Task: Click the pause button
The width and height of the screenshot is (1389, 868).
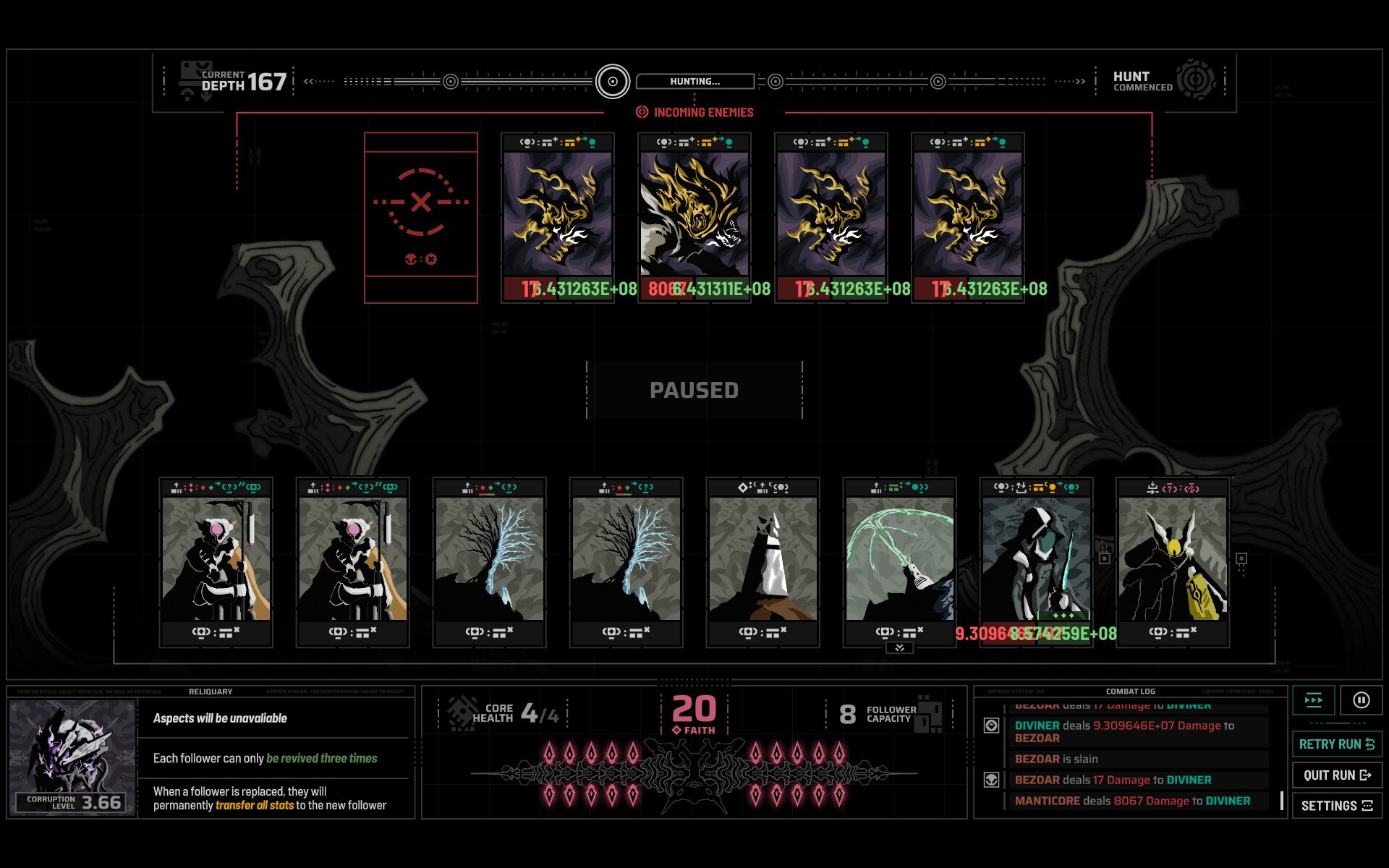Action: (x=1361, y=700)
